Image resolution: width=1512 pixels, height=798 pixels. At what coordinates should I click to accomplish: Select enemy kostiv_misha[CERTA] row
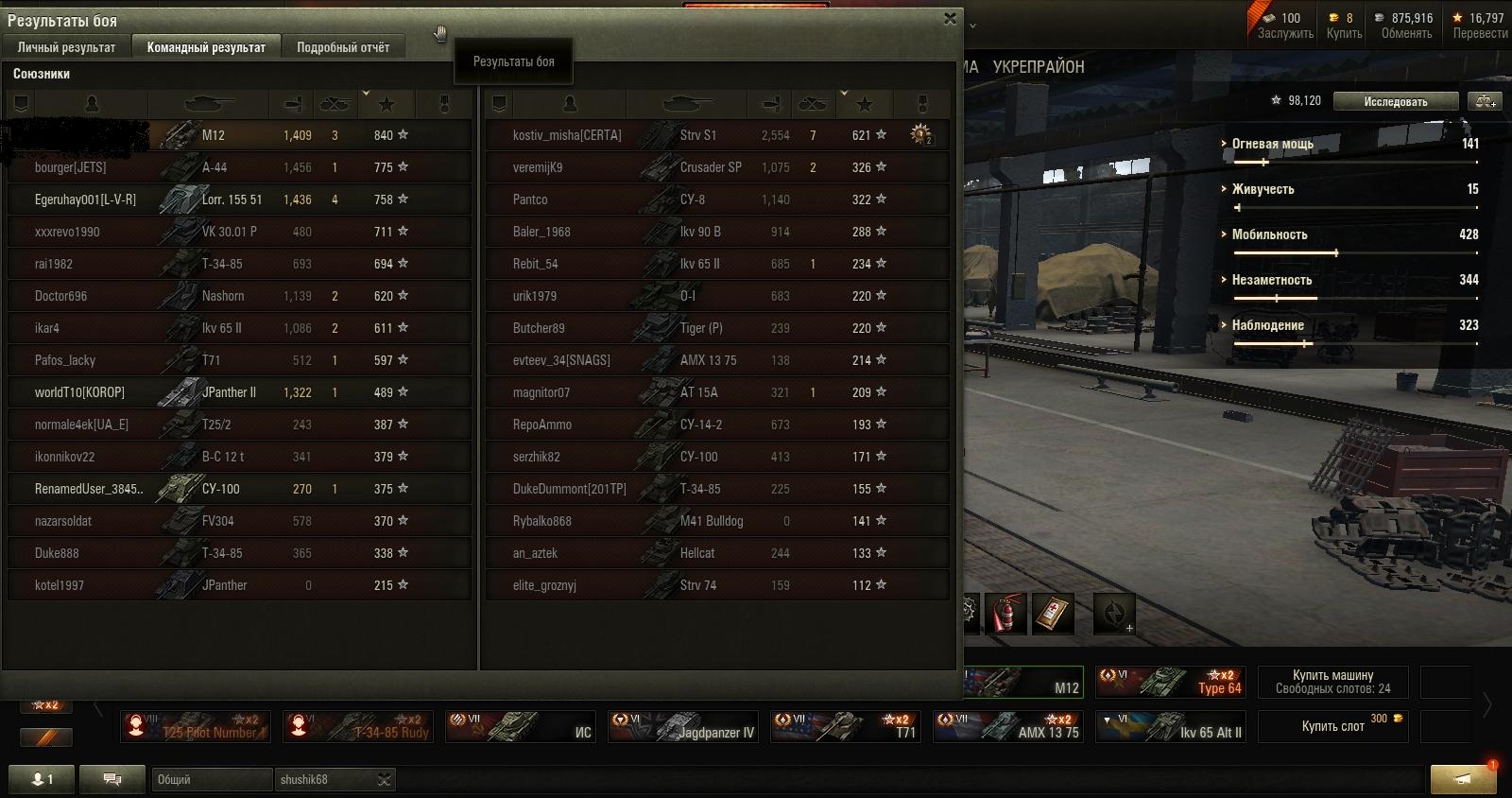pyautogui.click(x=716, y=135)
